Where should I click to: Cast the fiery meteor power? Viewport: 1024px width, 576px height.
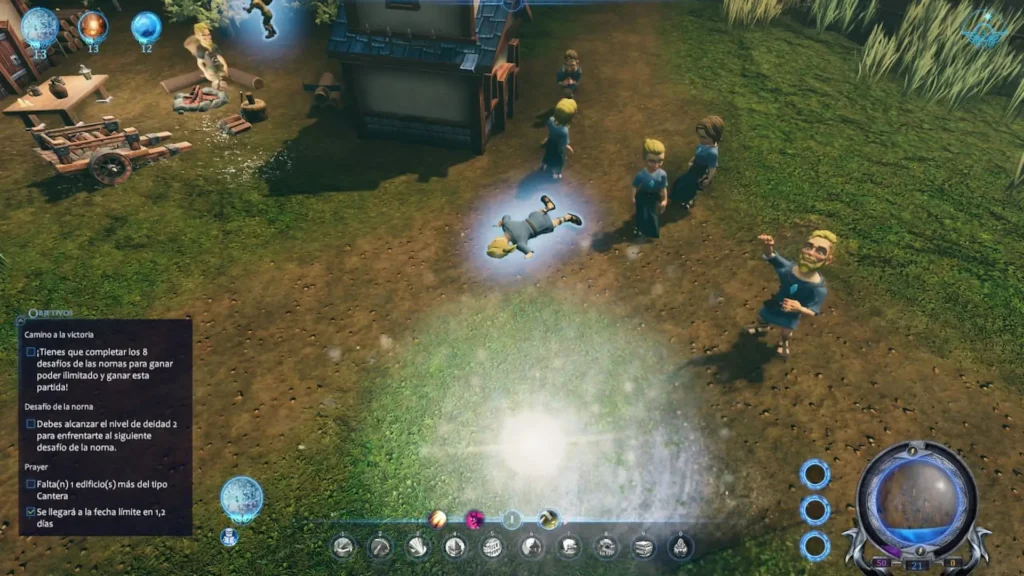[438, 518]
